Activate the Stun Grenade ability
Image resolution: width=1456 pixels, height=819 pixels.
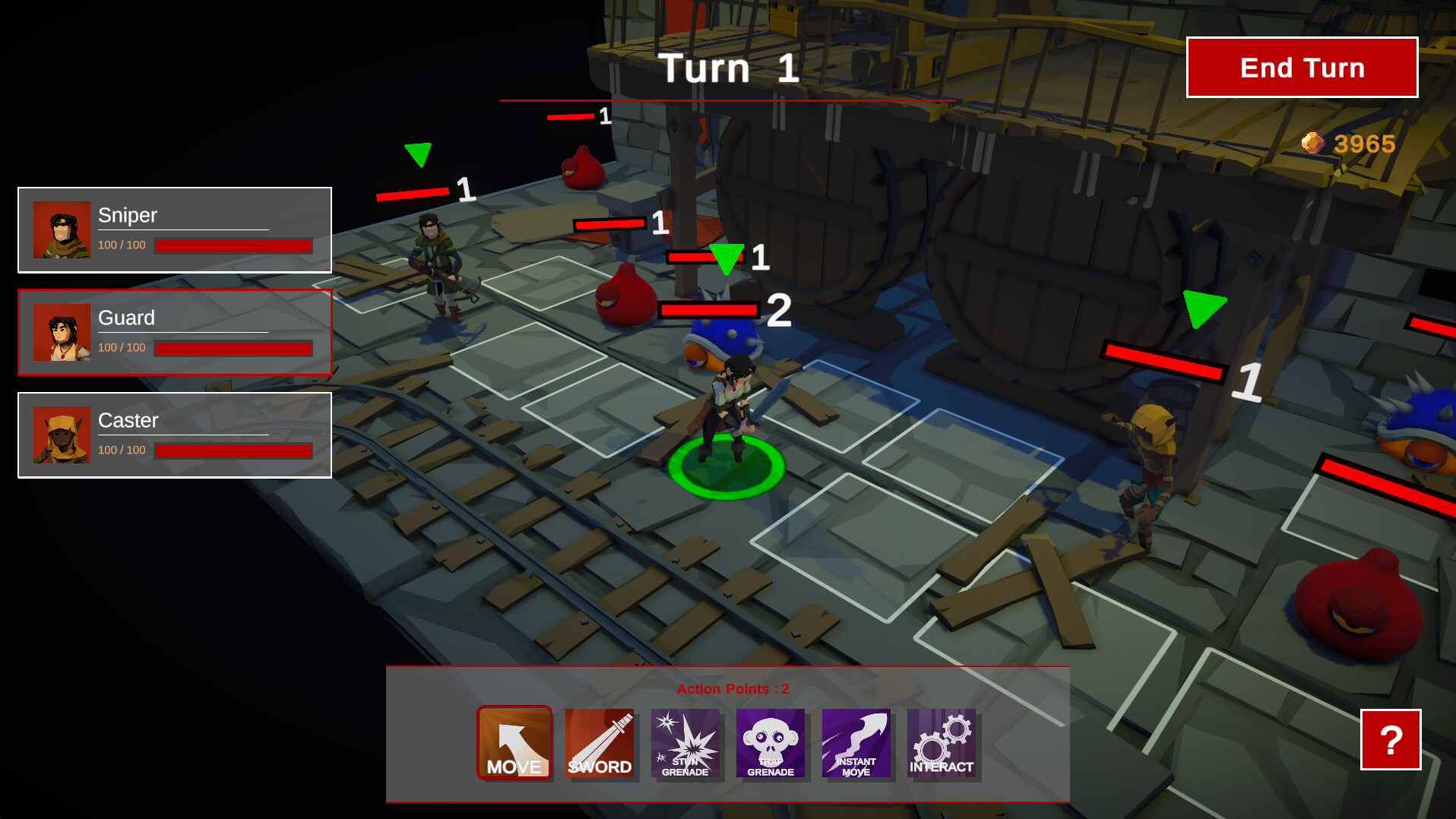[685, 743]
